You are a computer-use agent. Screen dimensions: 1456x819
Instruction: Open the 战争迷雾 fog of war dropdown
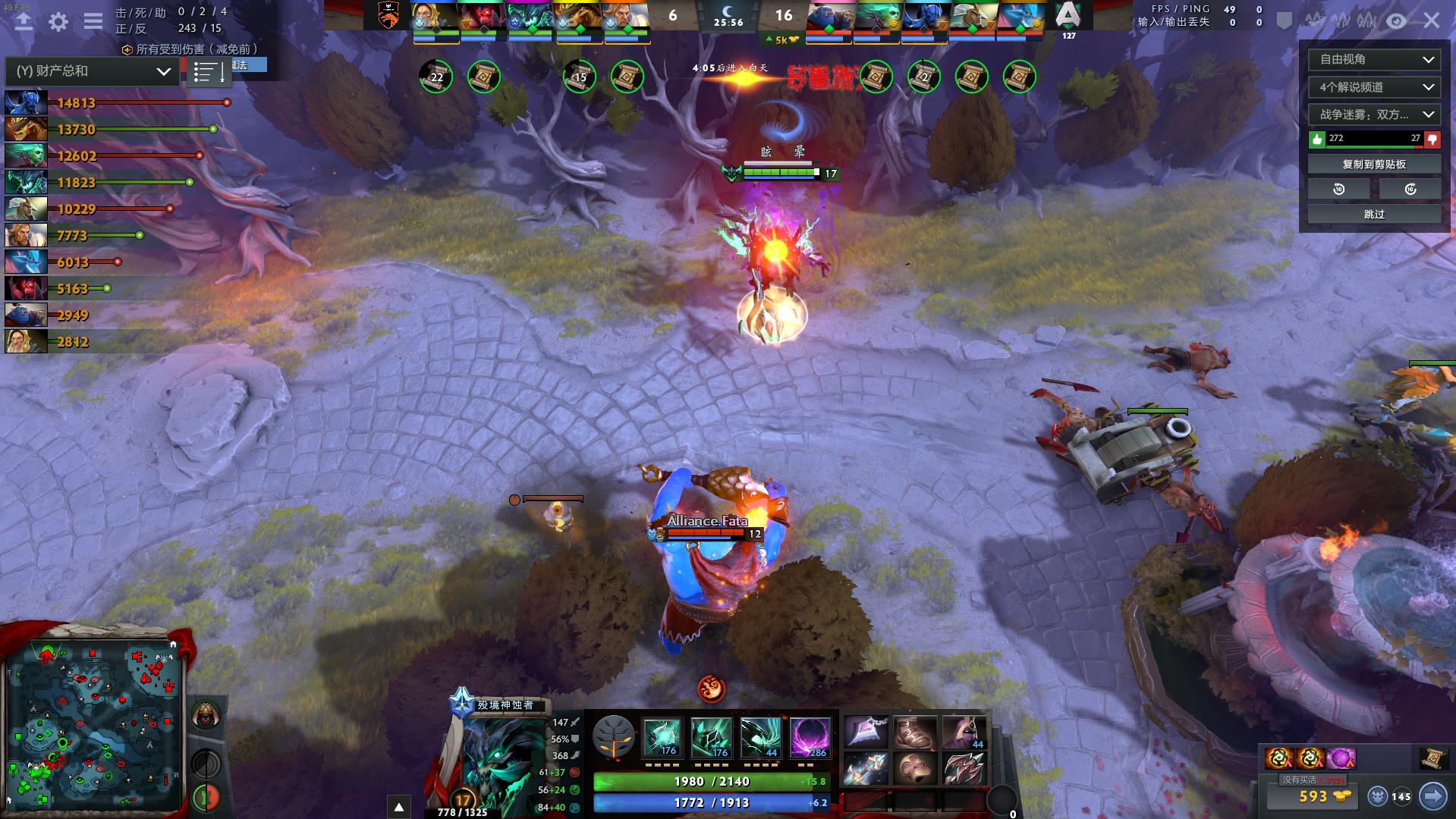[x=1373, y=115]
